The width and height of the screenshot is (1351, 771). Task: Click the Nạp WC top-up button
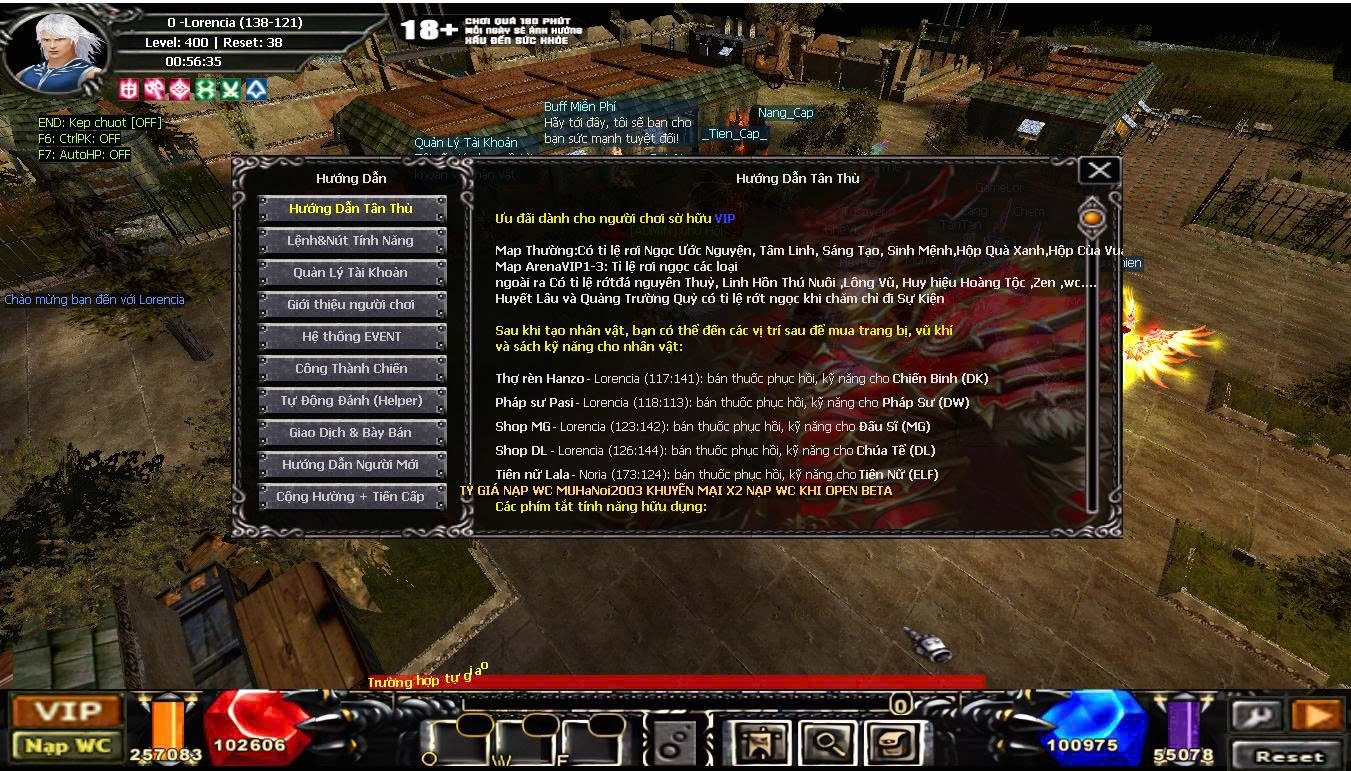[68, 746]
